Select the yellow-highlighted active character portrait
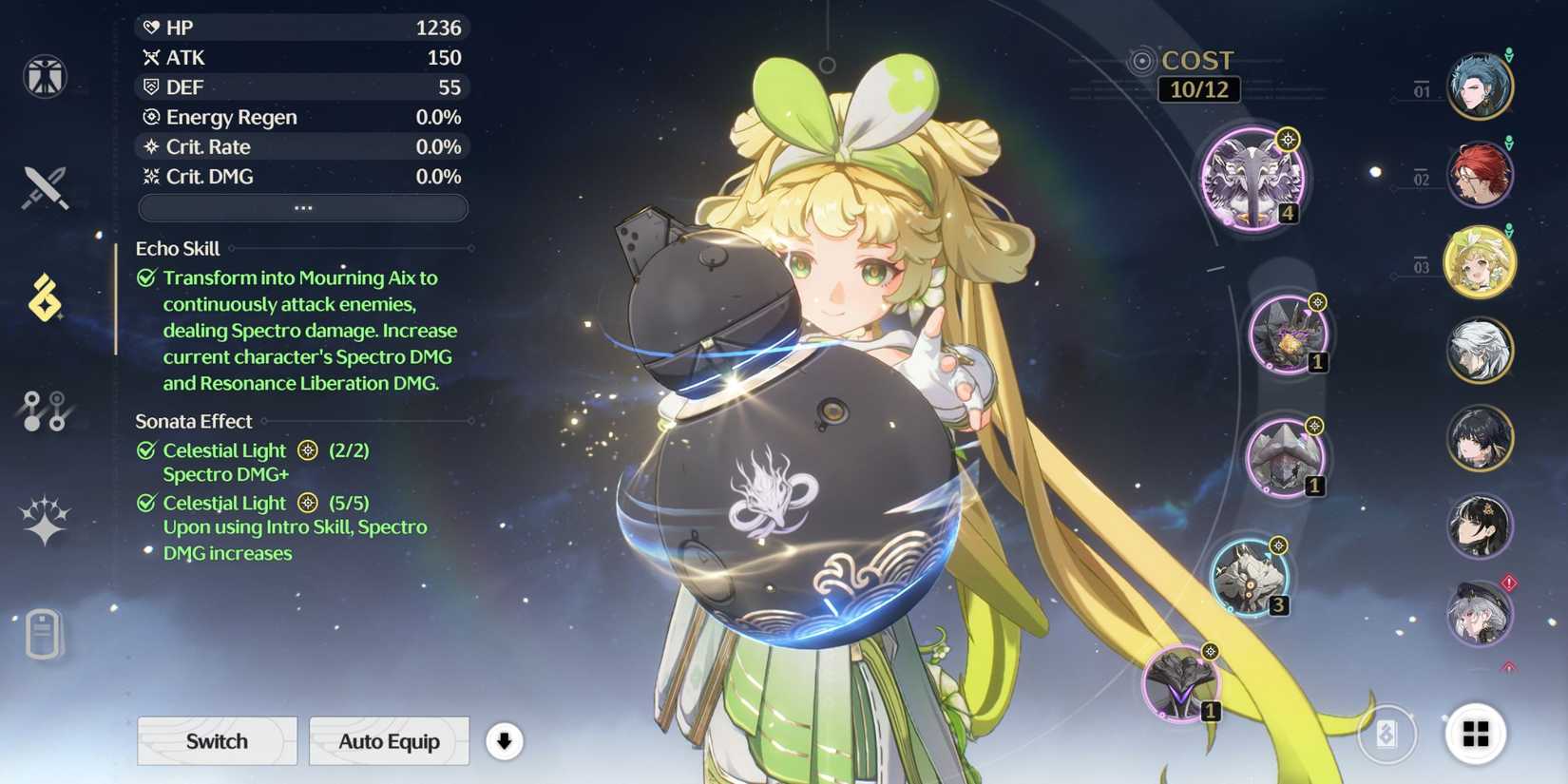The width and height of the screenshot is (1568, 784). coord(1480,263)
